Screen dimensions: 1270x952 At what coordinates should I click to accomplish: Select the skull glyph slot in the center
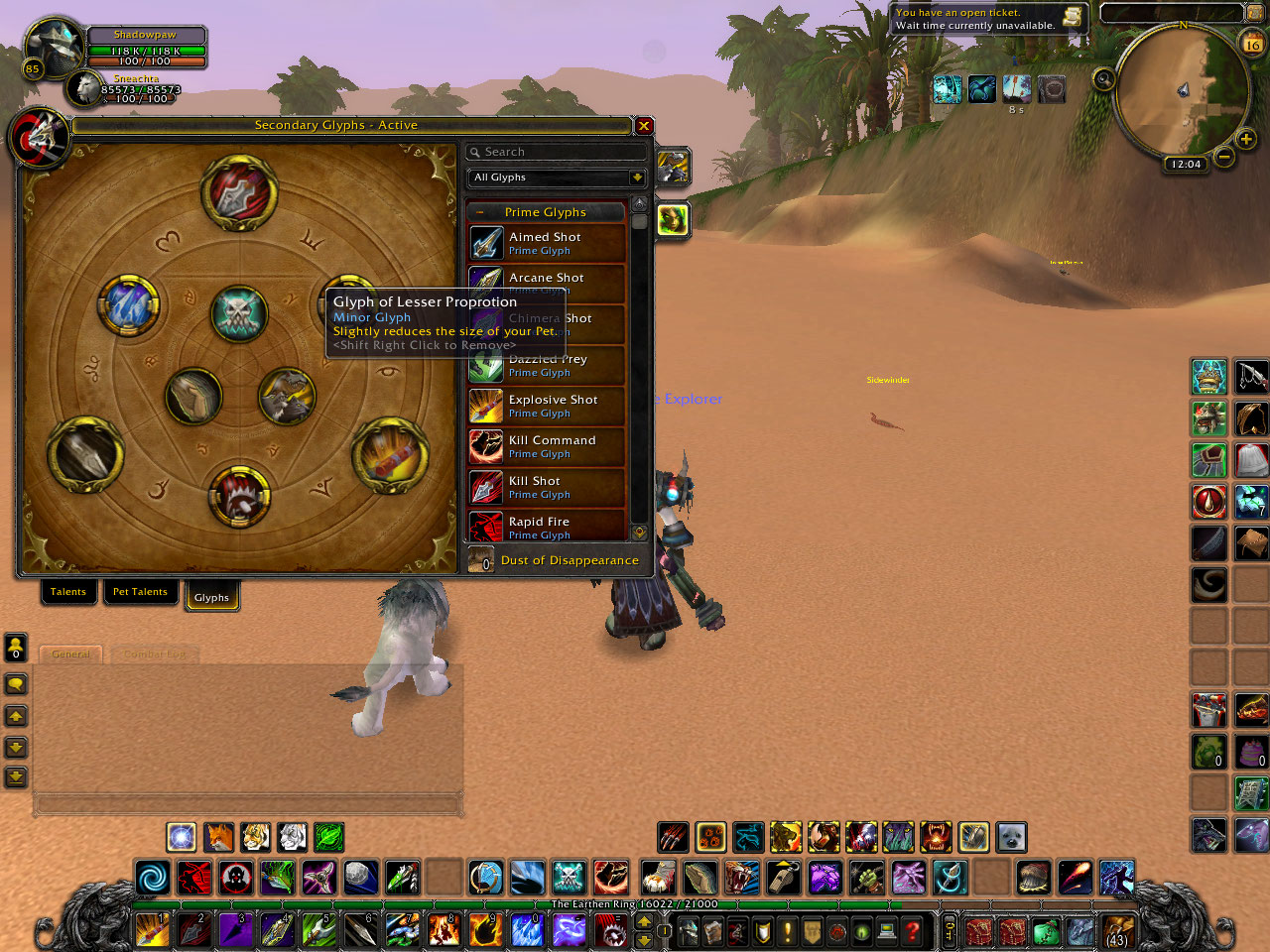[x=239, y=314]
